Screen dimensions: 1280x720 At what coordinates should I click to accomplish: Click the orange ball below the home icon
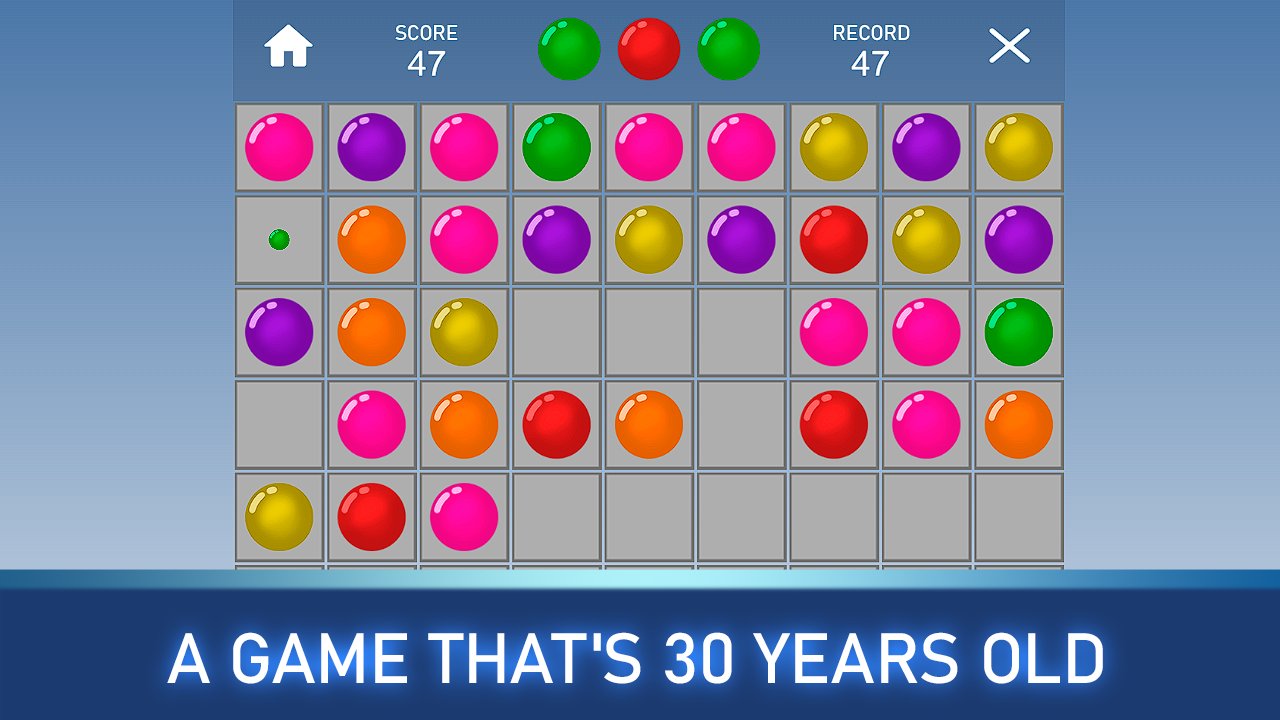371,240
